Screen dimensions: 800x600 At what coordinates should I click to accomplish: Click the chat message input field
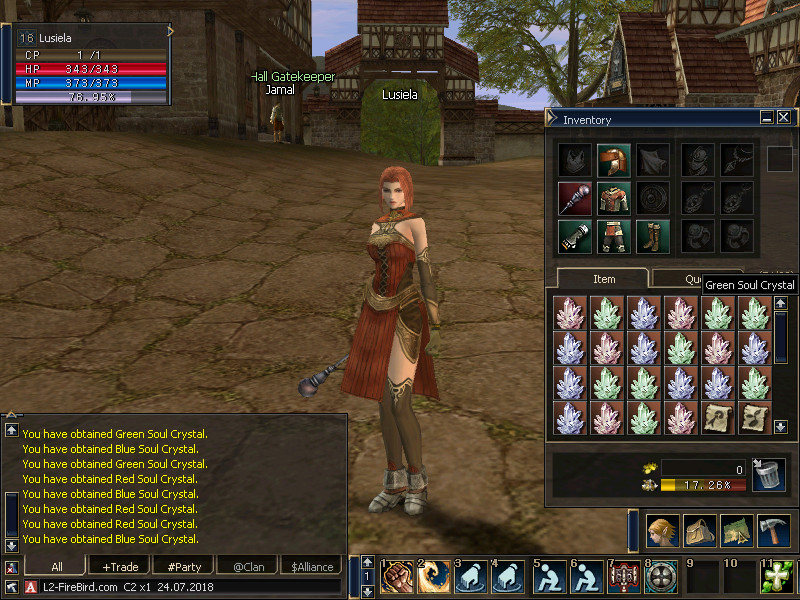(190, 587)
